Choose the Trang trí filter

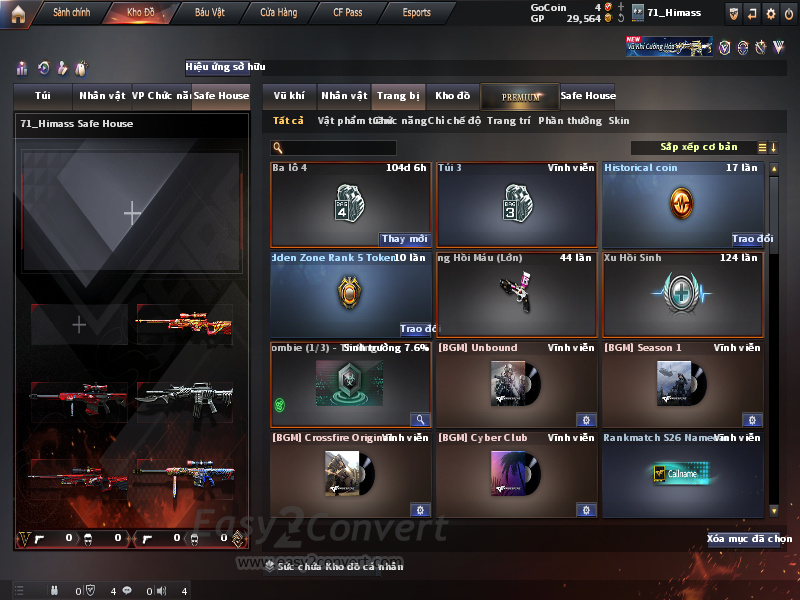(x=508, y=120)
